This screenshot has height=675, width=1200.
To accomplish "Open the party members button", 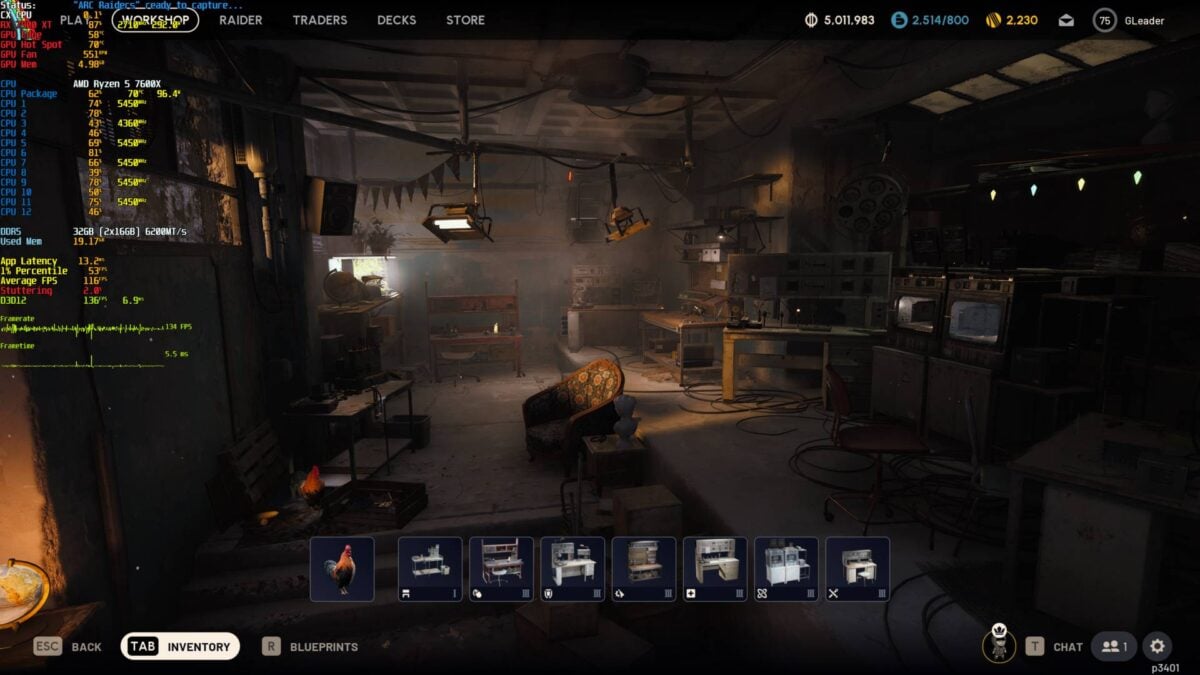I will click(1113, 647).
